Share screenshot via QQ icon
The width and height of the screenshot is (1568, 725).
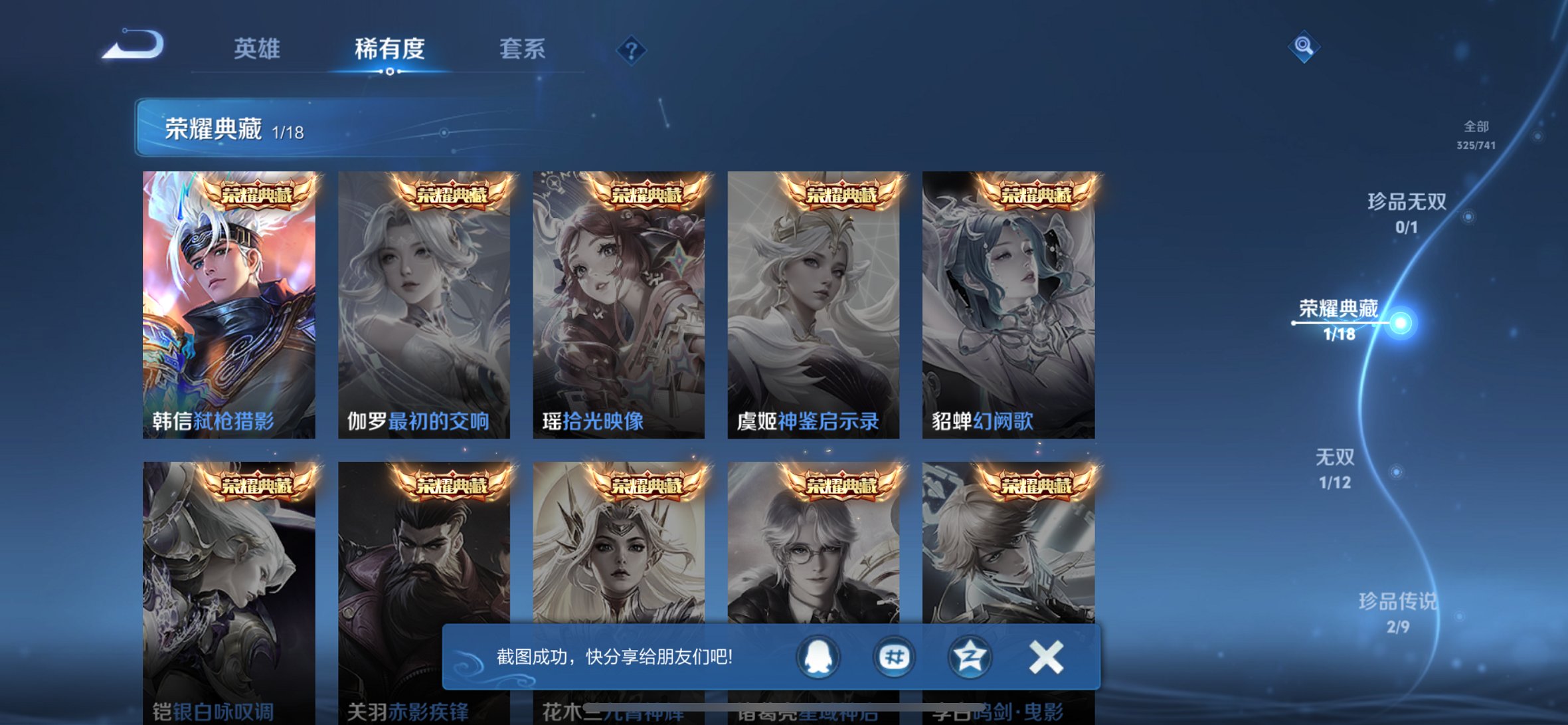coord(818,655)
